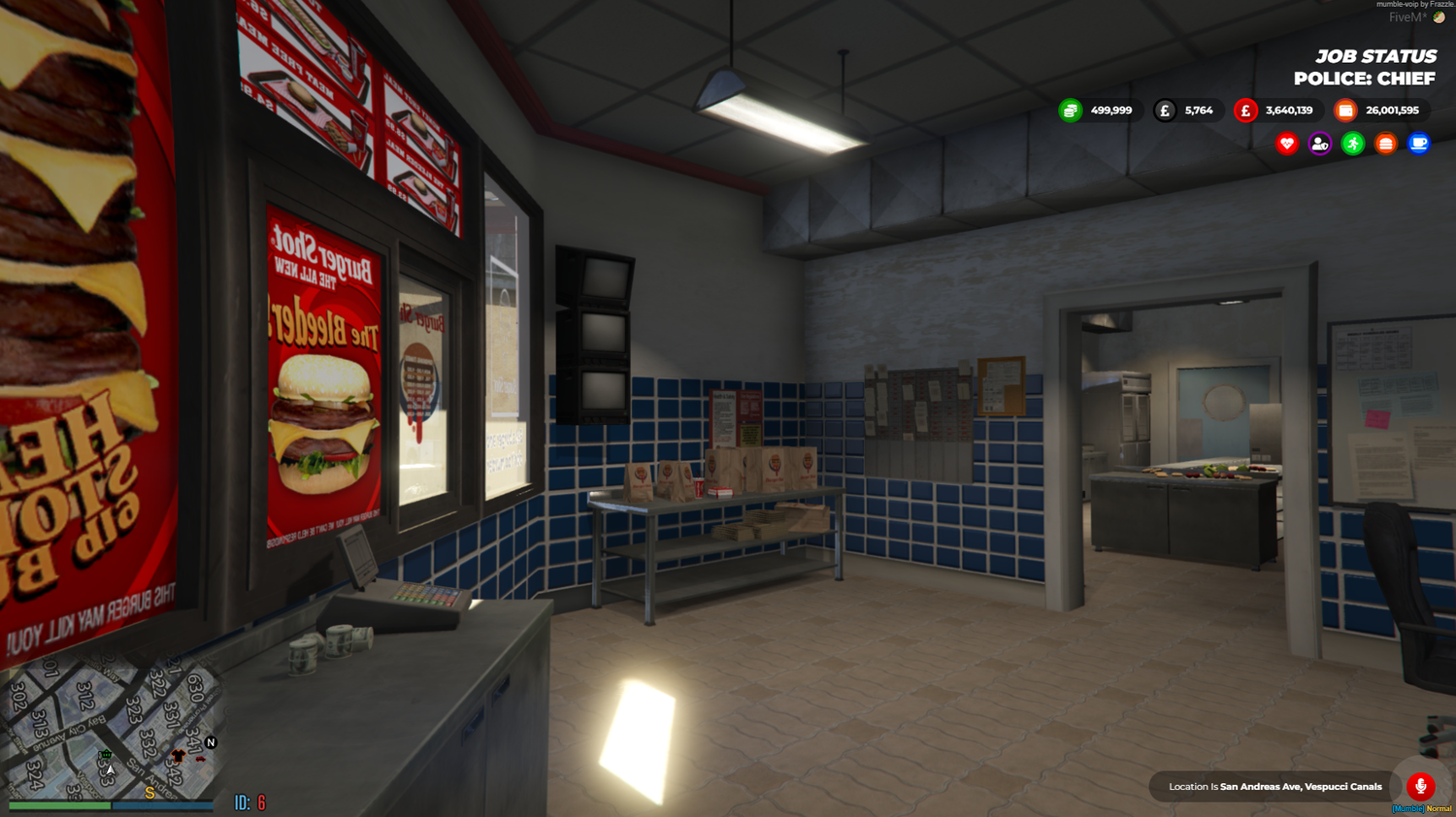Click the orange wallet bank icon
The width and height of the screenshot is (1456, 817).
click(x=1344, y=110)
